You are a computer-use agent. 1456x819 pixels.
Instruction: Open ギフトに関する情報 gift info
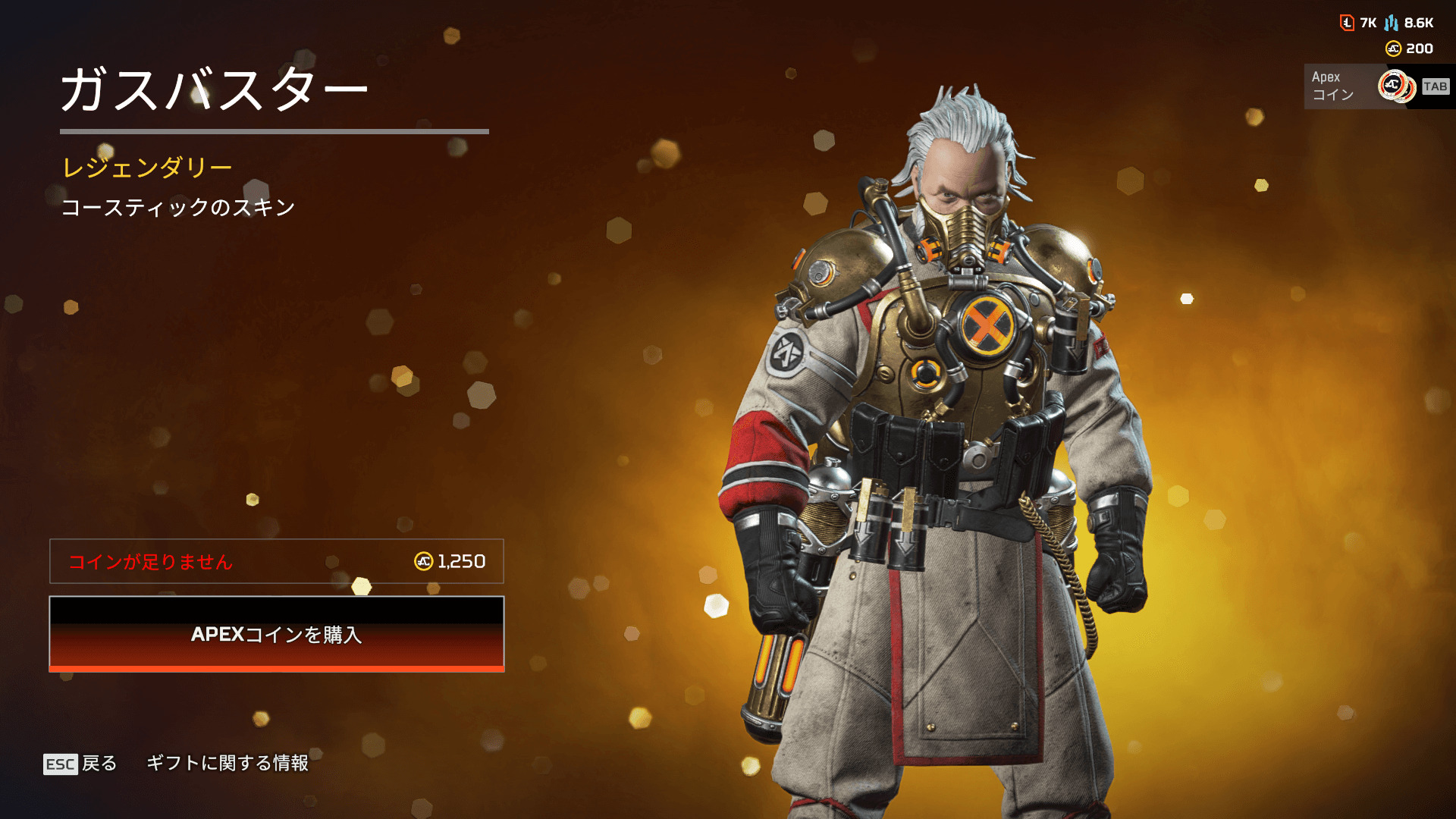(227, 763)
